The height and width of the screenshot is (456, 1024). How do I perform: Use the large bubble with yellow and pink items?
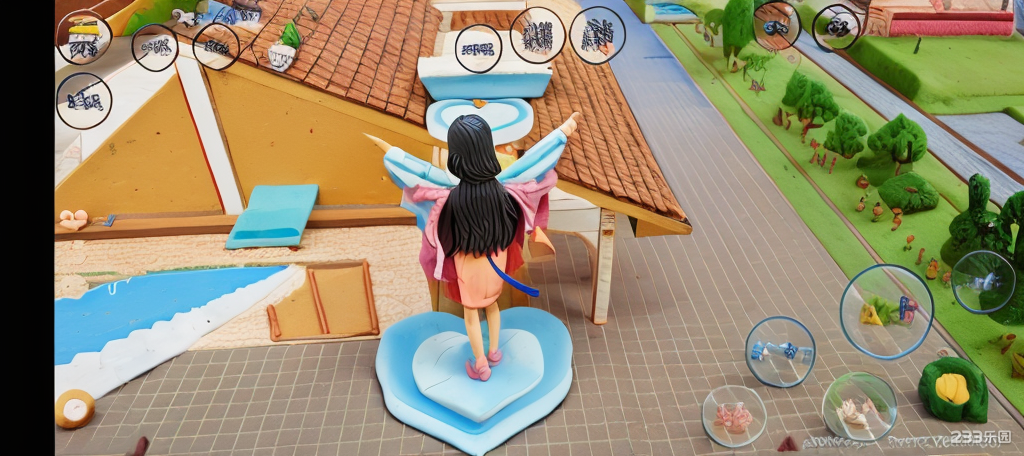tap(886, 311)
